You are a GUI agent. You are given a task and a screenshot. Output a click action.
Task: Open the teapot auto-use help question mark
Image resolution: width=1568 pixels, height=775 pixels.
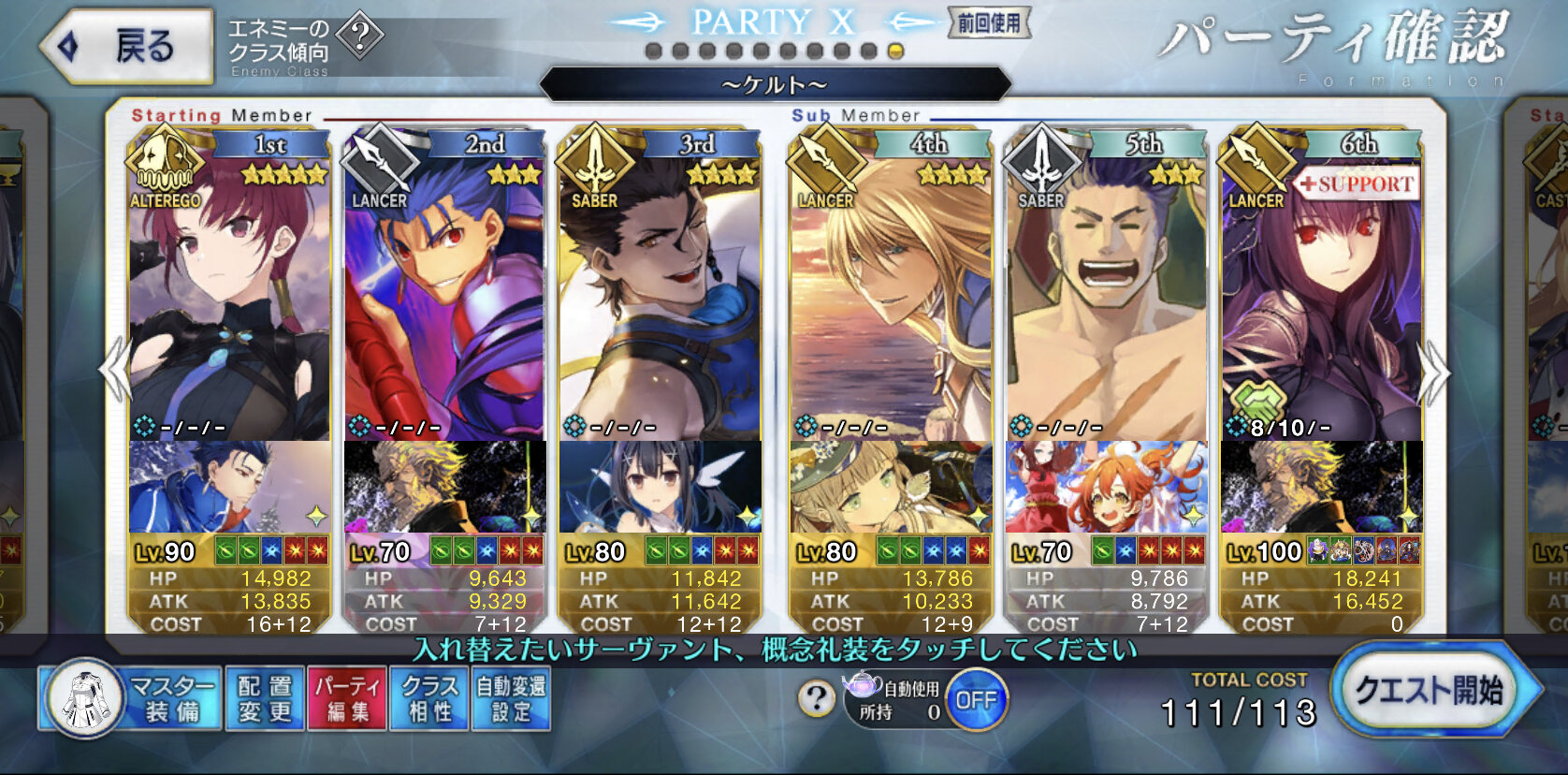pos(817,698)
